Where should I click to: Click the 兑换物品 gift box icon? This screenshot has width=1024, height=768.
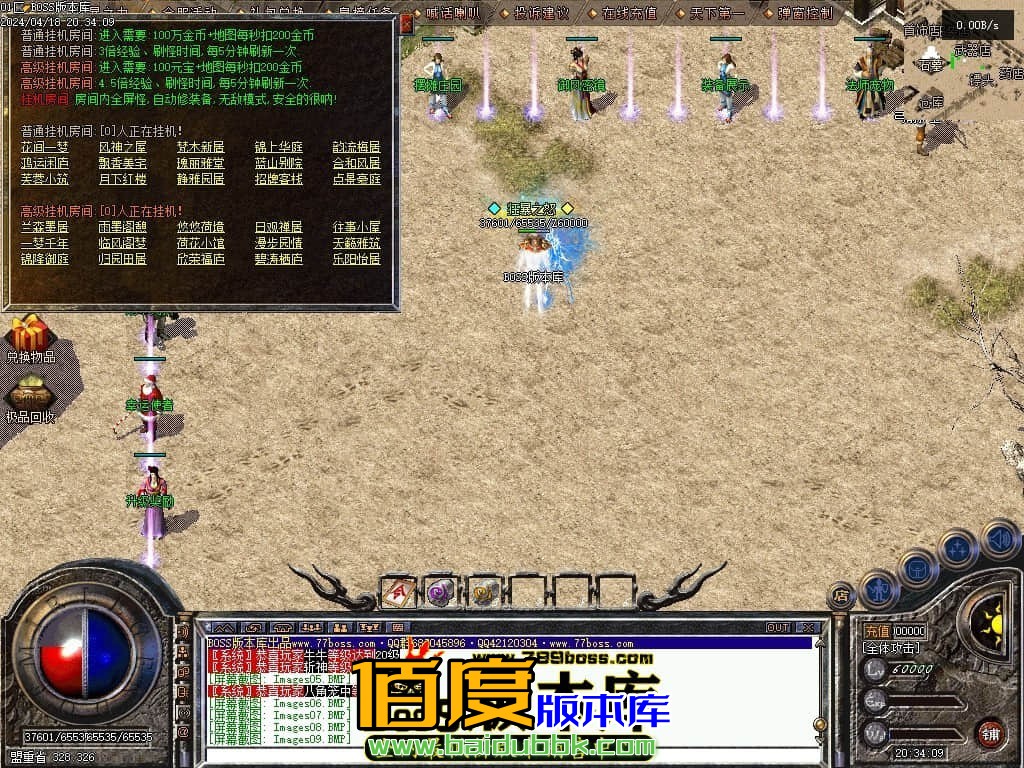[x=31, y=333]
